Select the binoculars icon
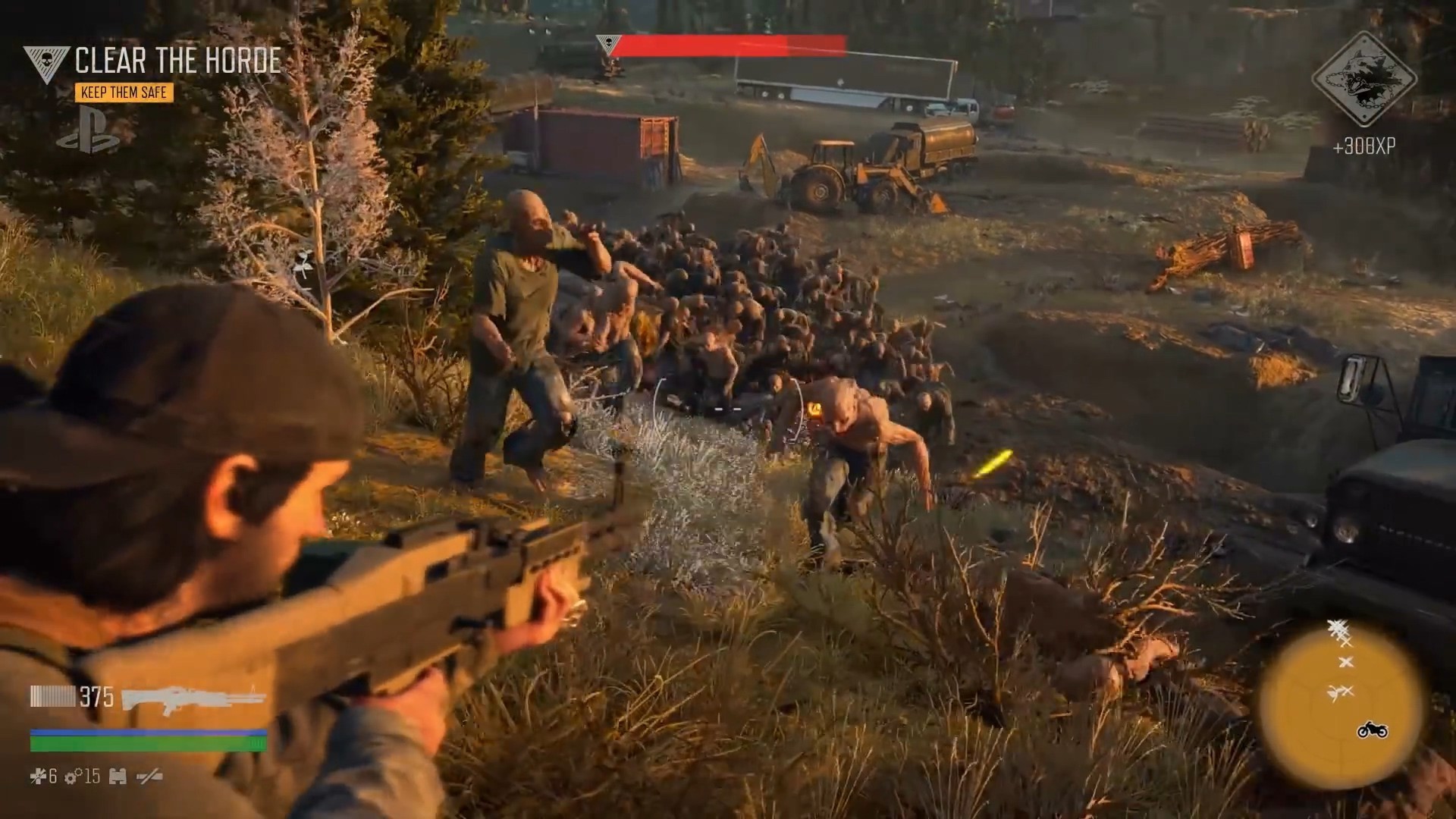 pyautogui.click(x=118, y=776)
